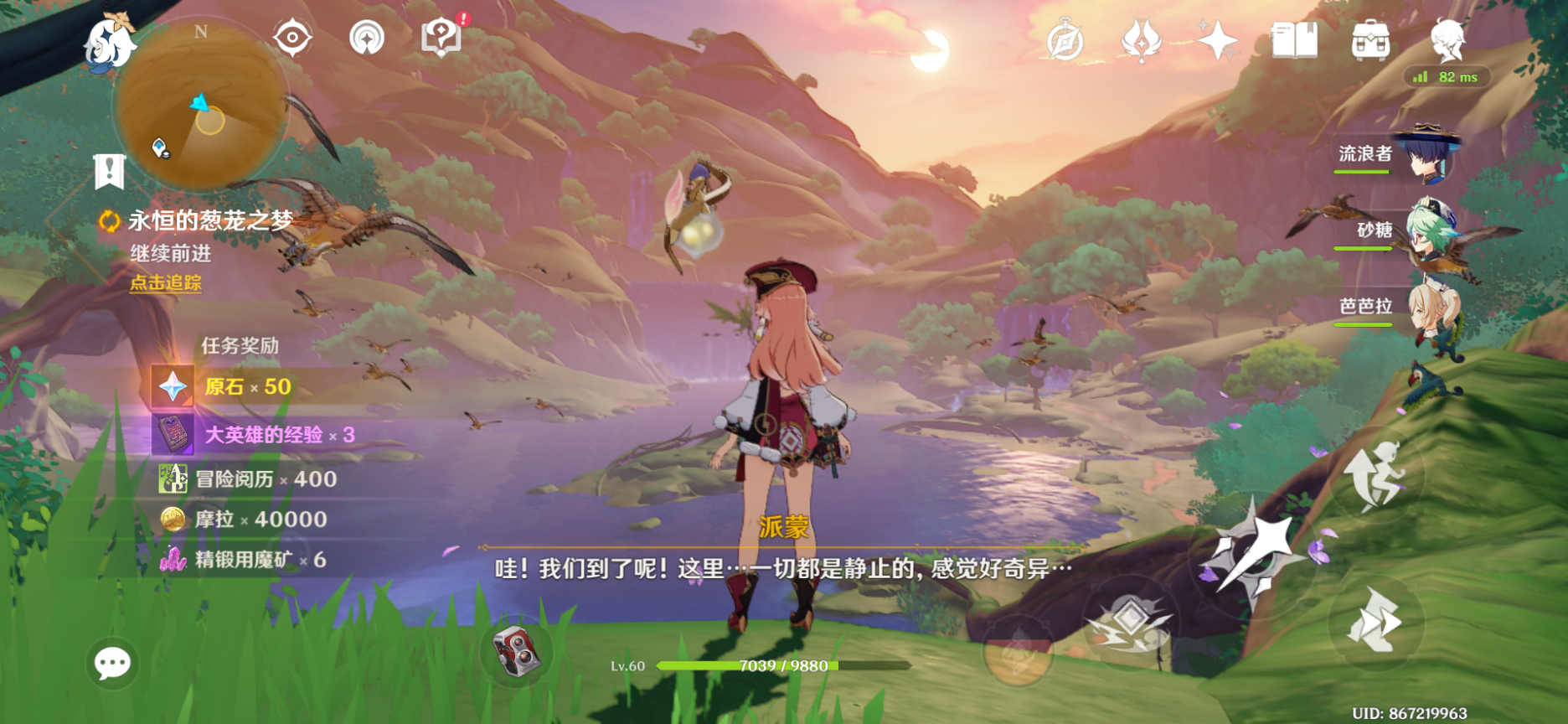Tap the normal attack button
1568x724 pixels.
(x=1254, y=553)
